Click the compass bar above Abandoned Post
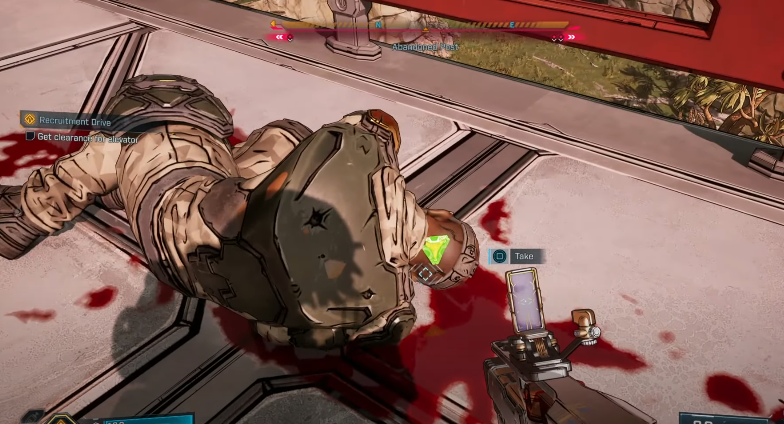This screenshot has height=424, width=784. point(420,25)
